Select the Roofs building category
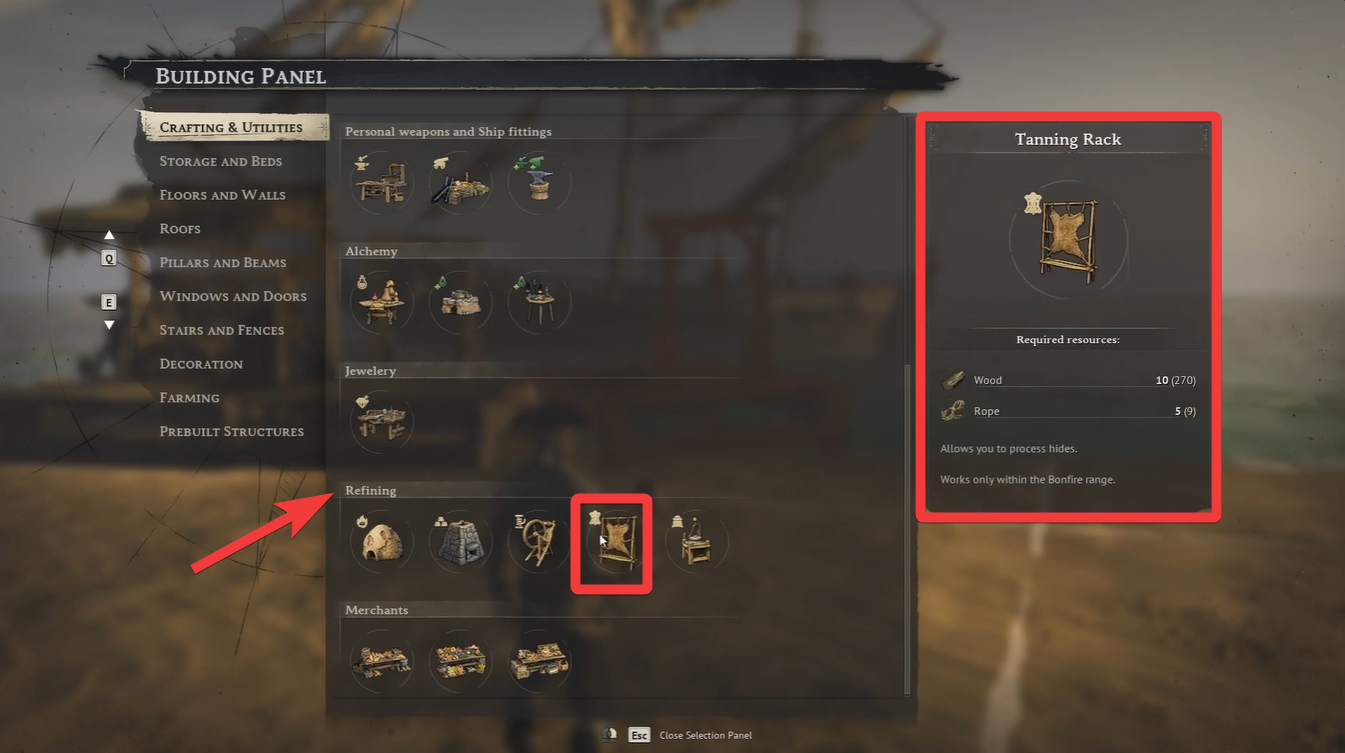 click(180, 228)
